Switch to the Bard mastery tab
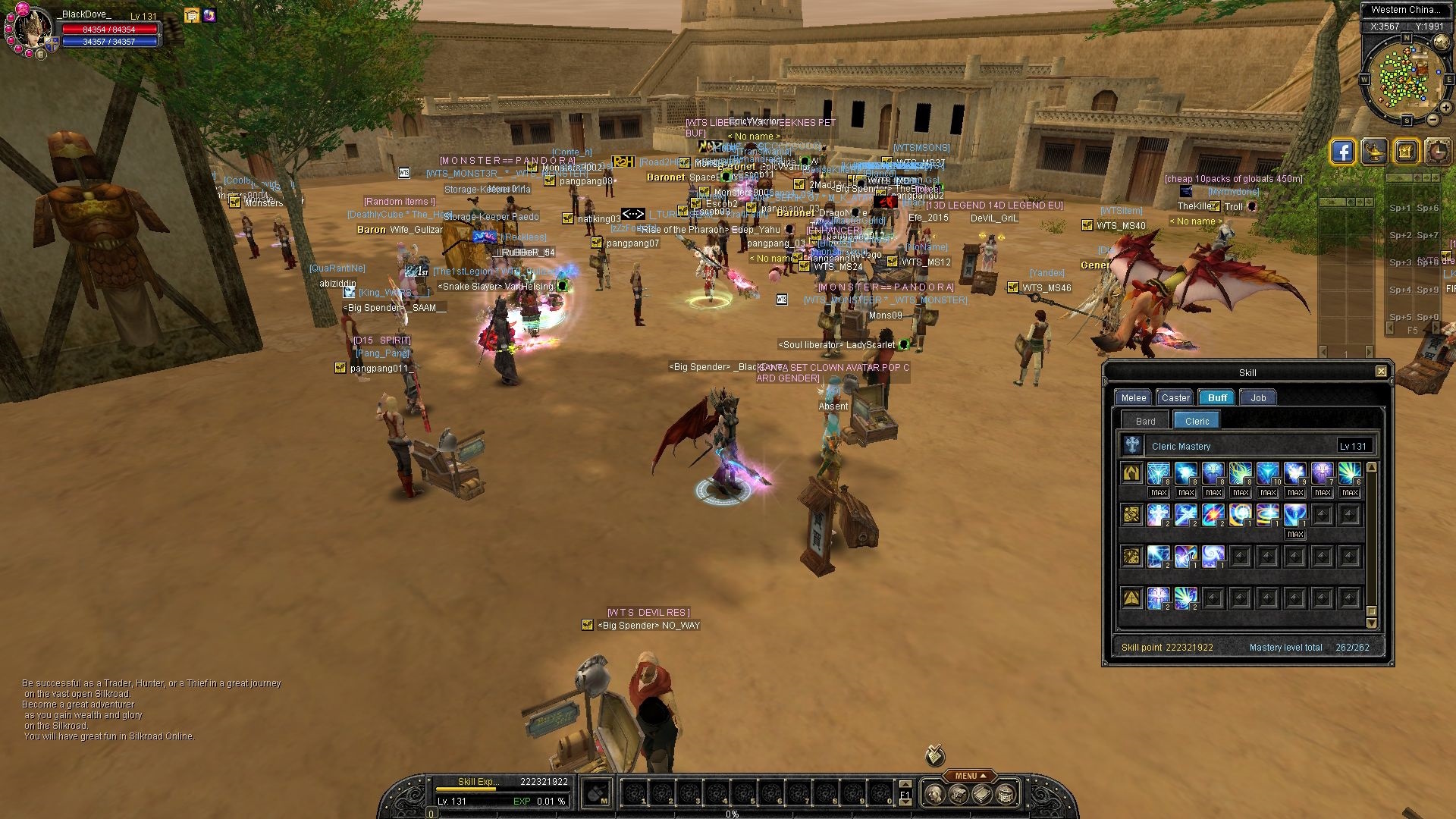This screenshot has height=819, width=1456. click(x=1146, y=421)
